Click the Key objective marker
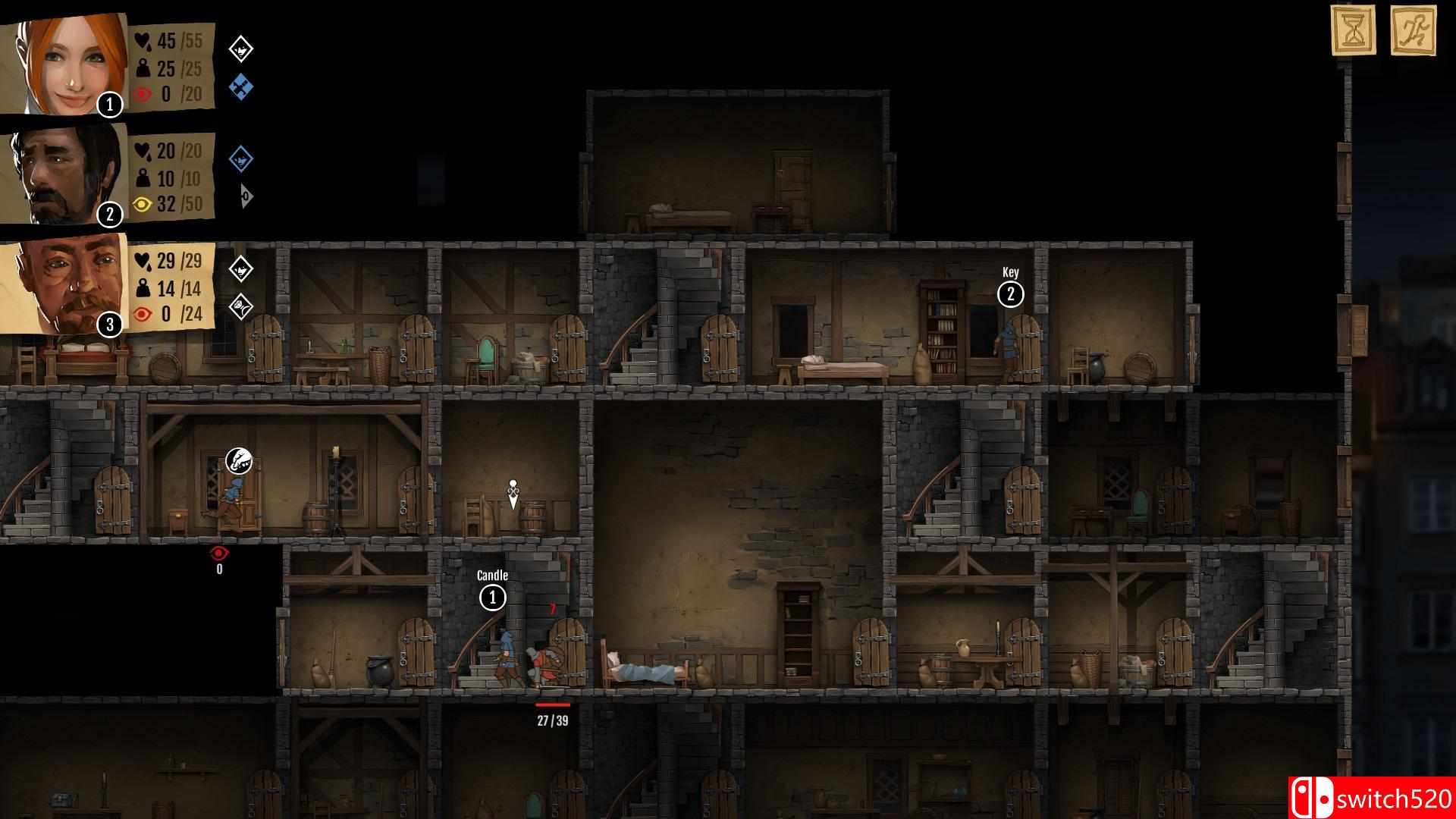1456x819 pixels. tap(1009, 295)
